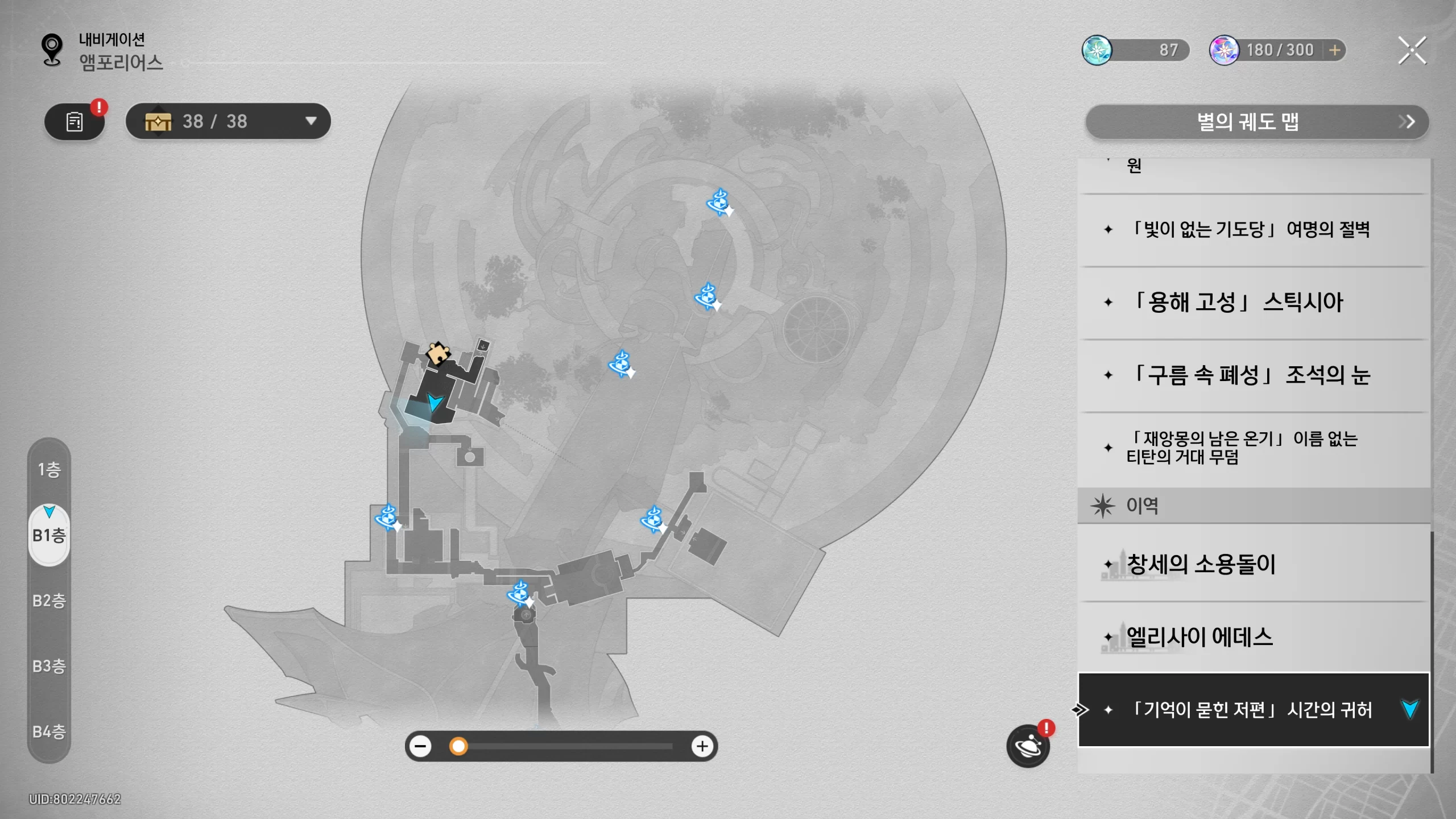Switch to floor 1층
This screenshot has width=1456, height=819.
point(49,470)
